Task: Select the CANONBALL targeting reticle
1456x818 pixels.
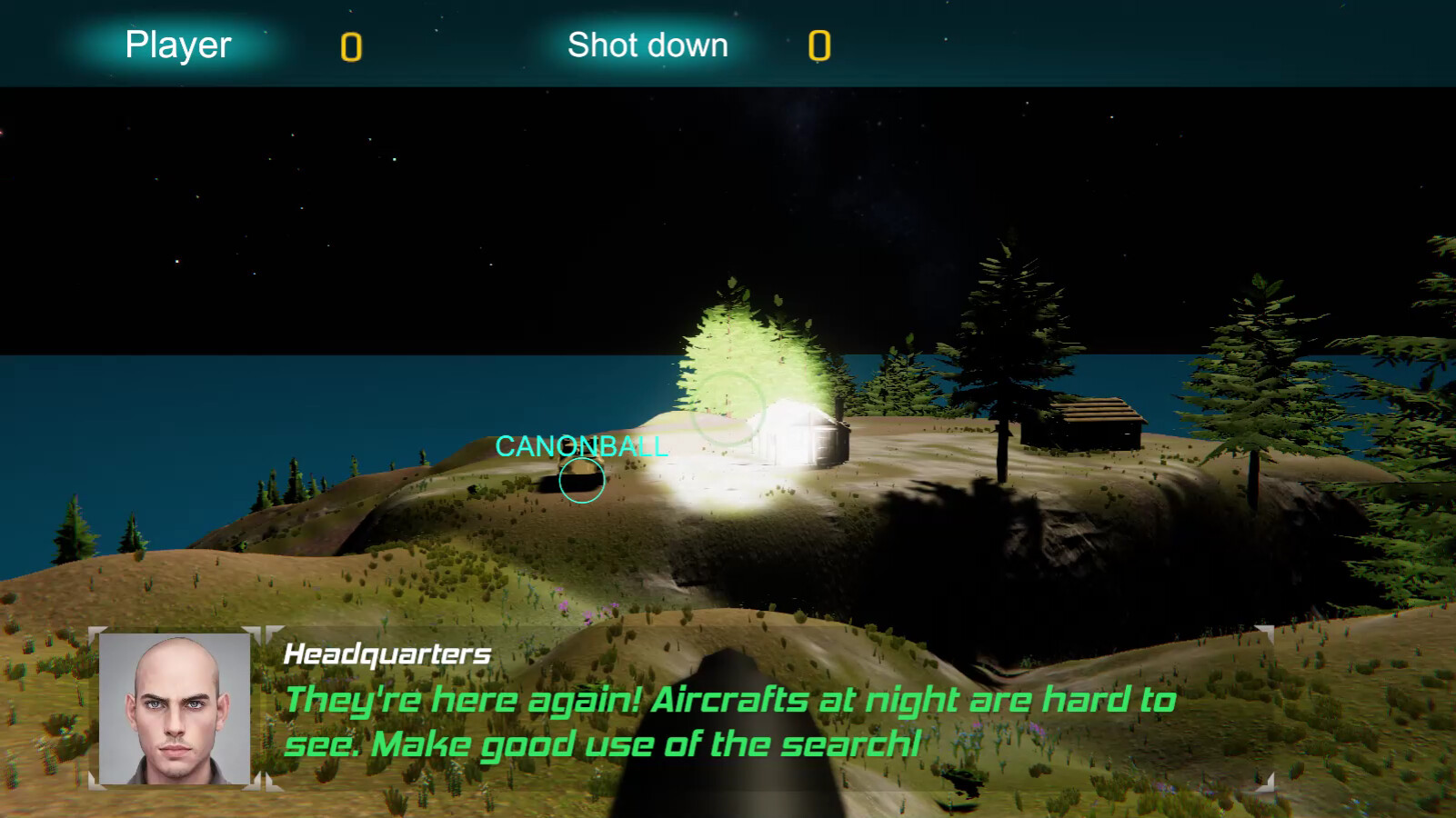Action: [x=581, y=482]
